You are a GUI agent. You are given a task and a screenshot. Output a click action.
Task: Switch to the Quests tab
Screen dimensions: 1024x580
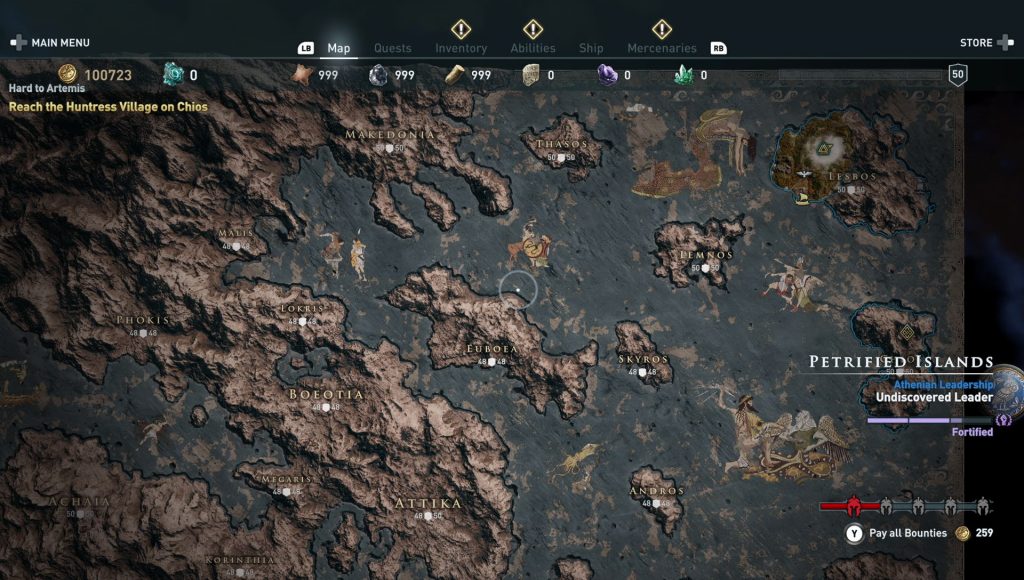point(393,48)
